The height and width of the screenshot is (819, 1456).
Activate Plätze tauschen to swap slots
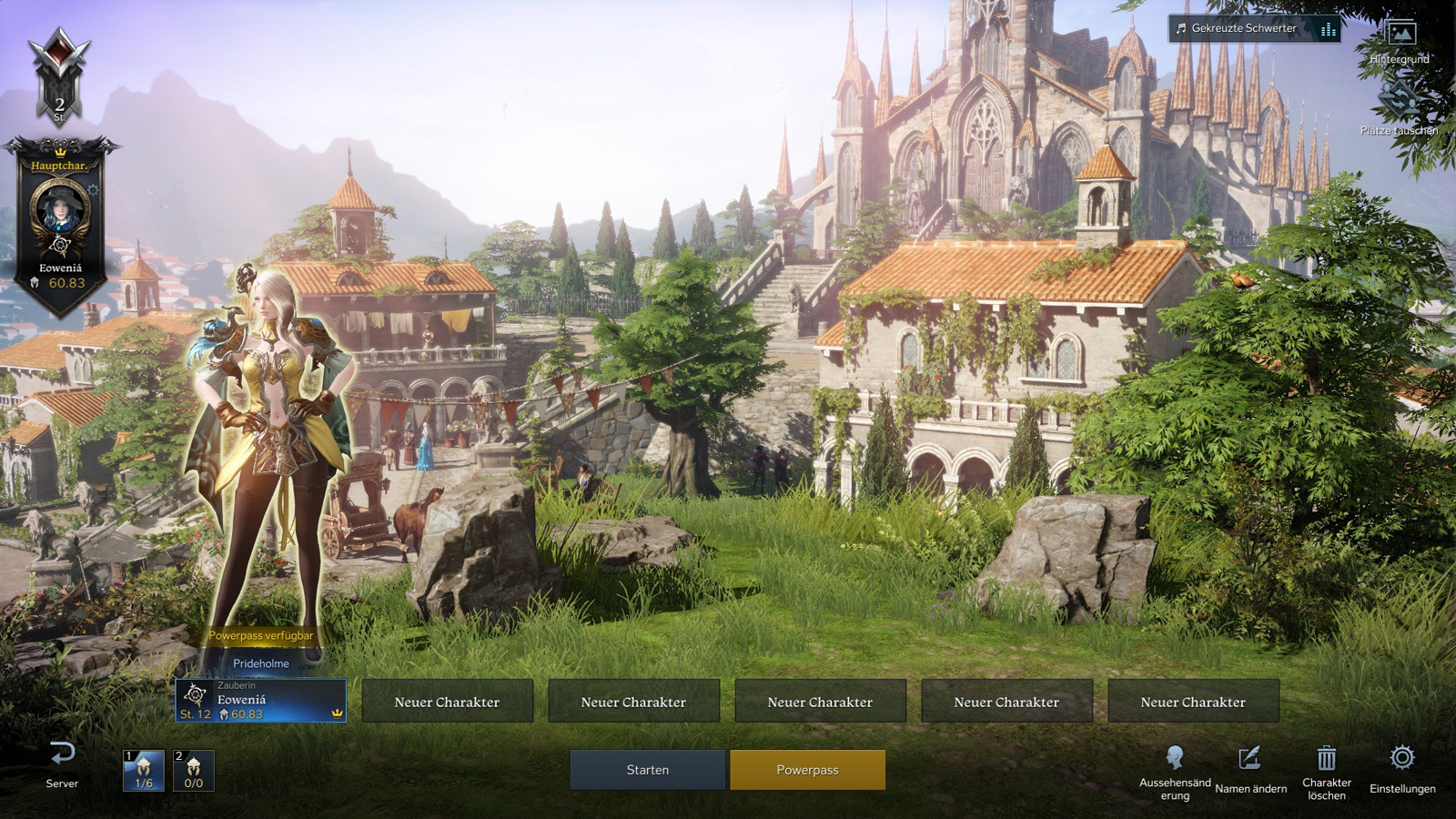[1399, 111]
